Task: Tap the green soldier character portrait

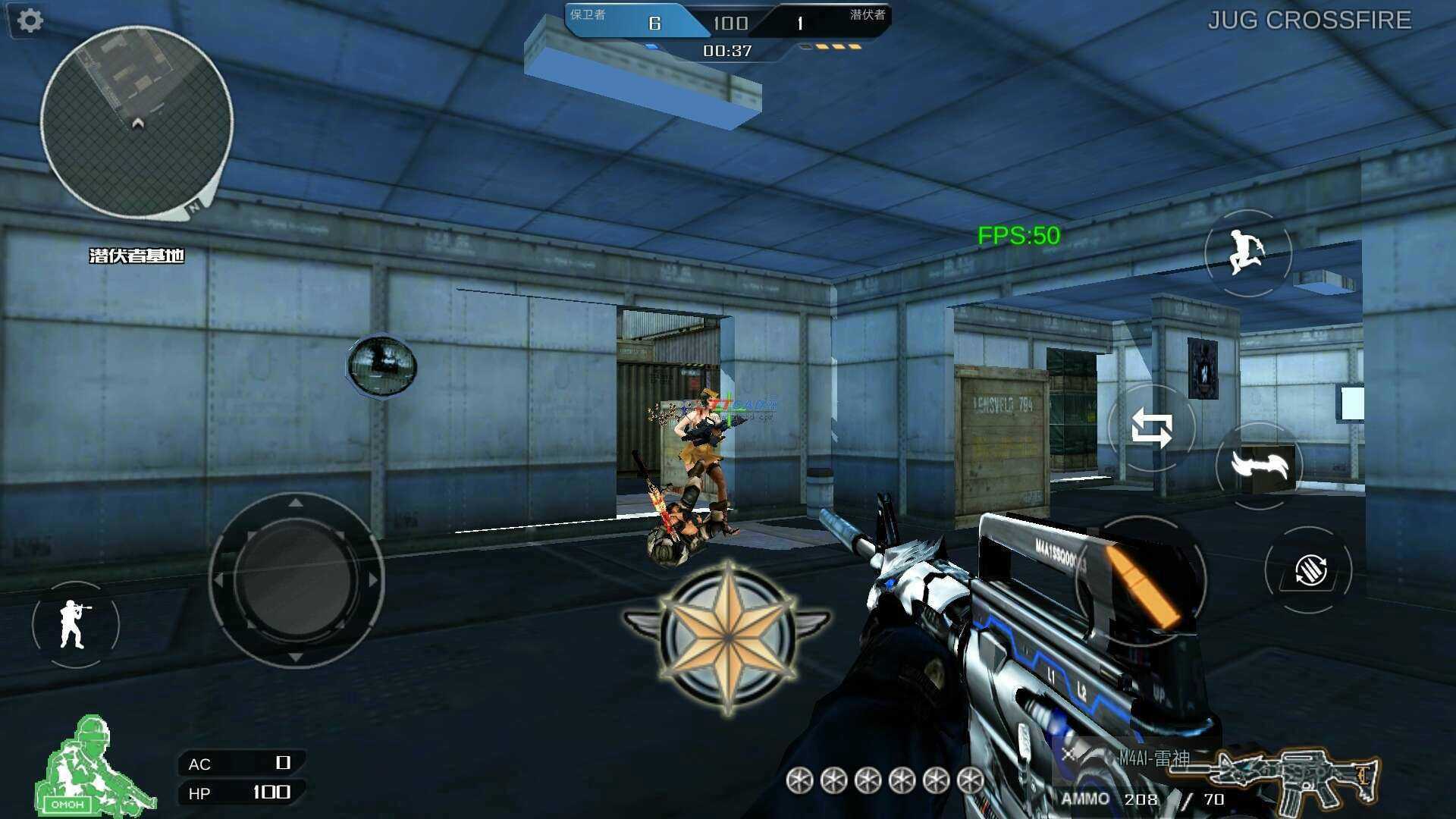Action: click(x=91, y=766)
